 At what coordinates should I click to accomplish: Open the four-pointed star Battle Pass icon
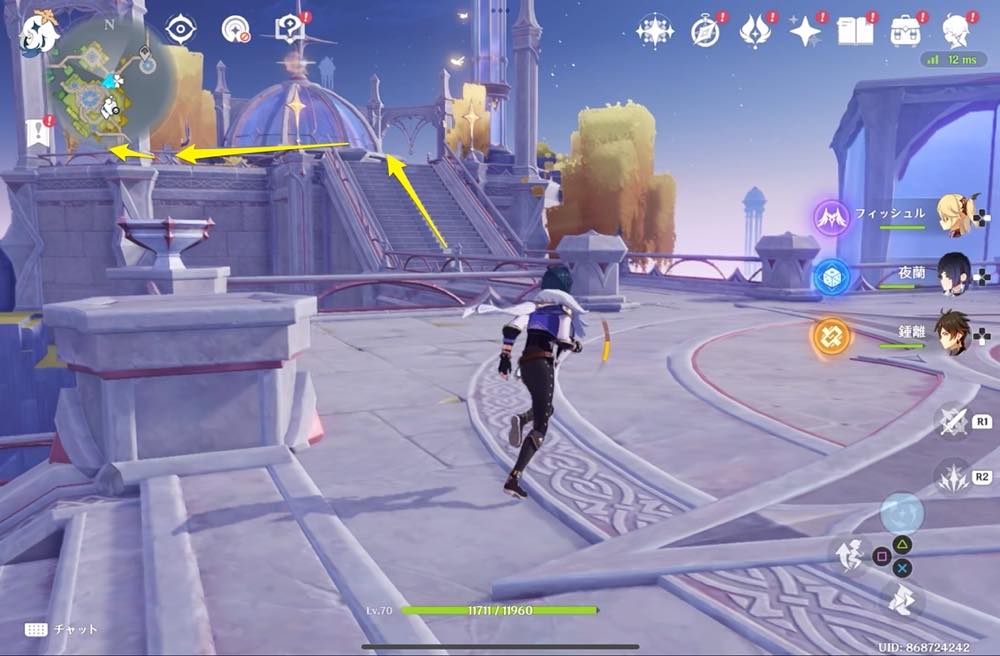tap(805, 32)
